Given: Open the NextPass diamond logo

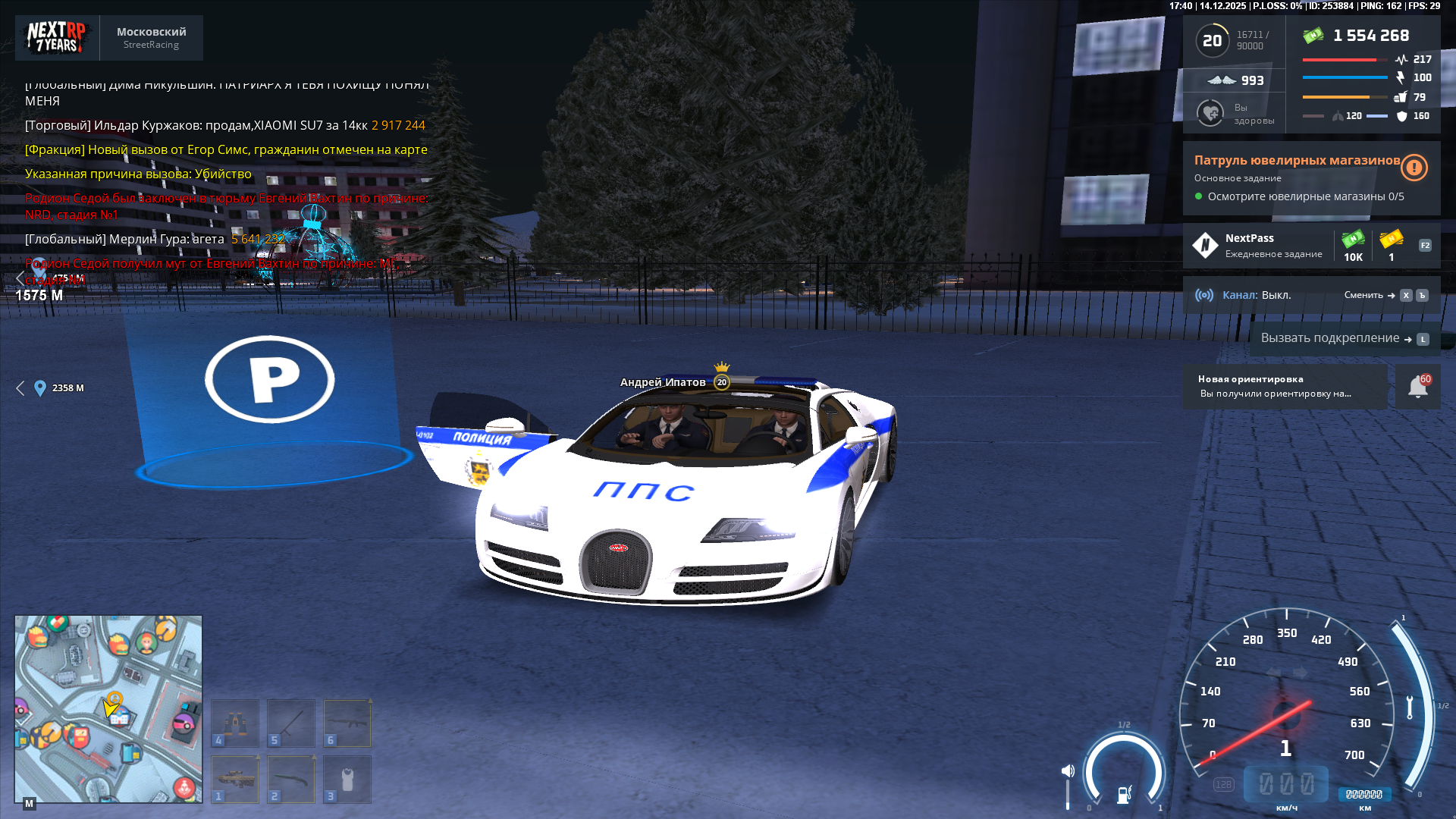Looking at the screenshot, I should (x=1206, y=244).
